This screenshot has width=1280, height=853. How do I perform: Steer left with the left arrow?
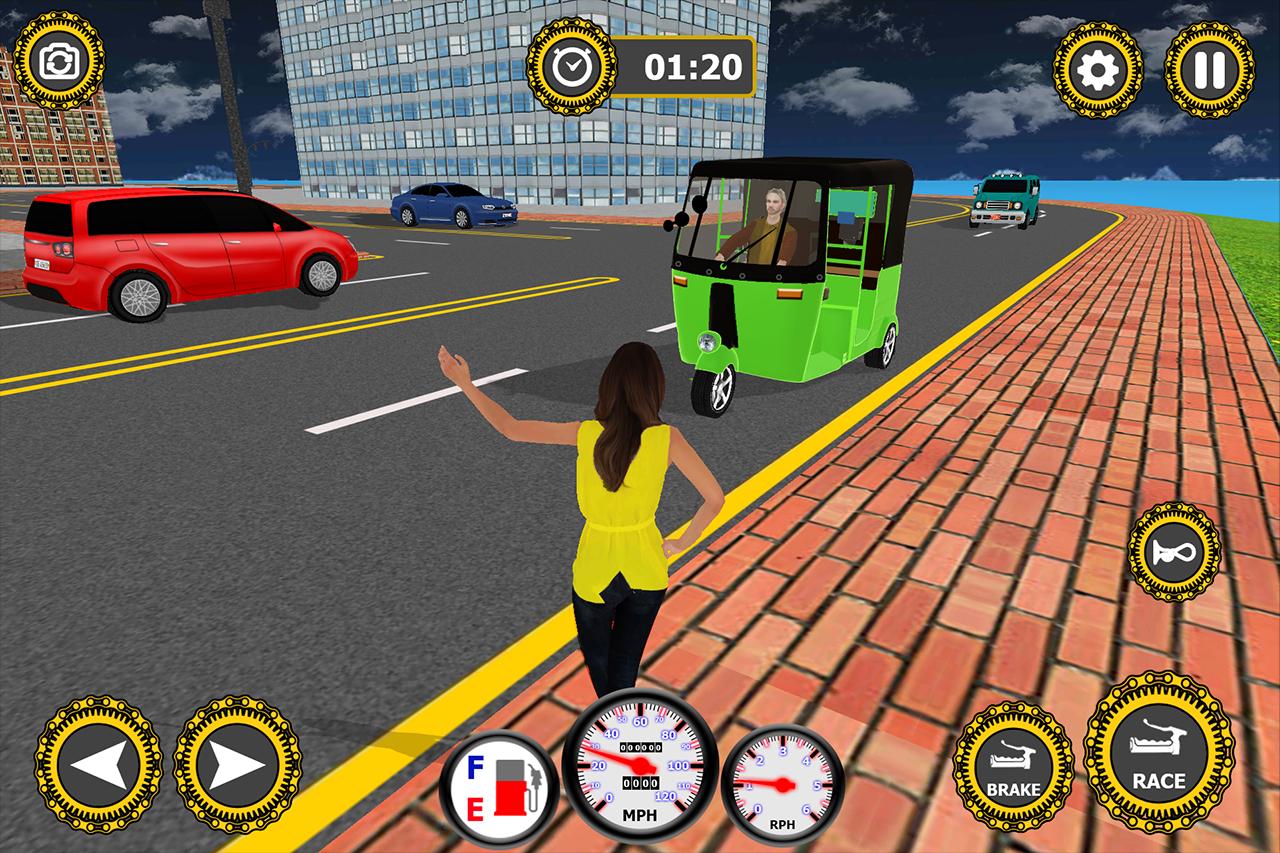(98, 765)
